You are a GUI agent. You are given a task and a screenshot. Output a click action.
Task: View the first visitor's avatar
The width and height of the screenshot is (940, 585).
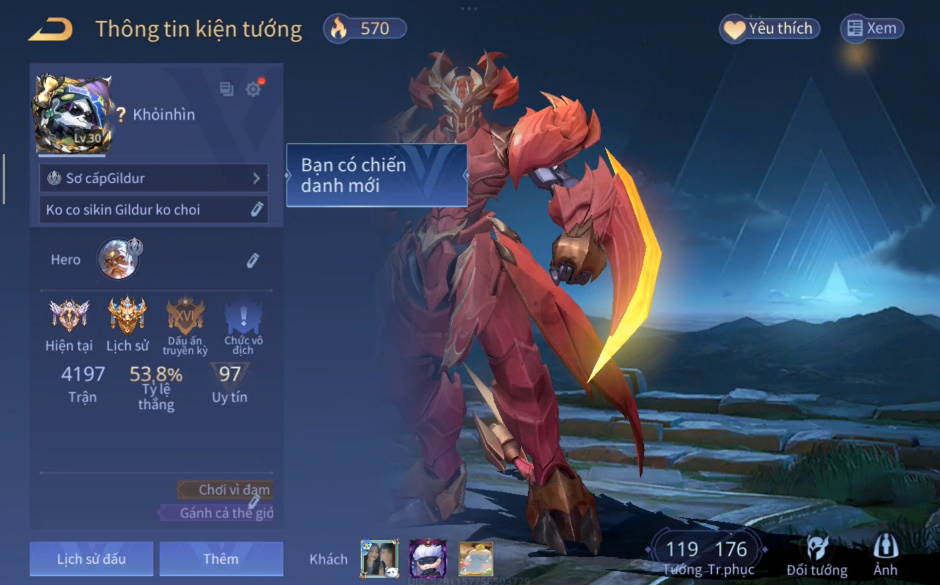pos(379,559)
